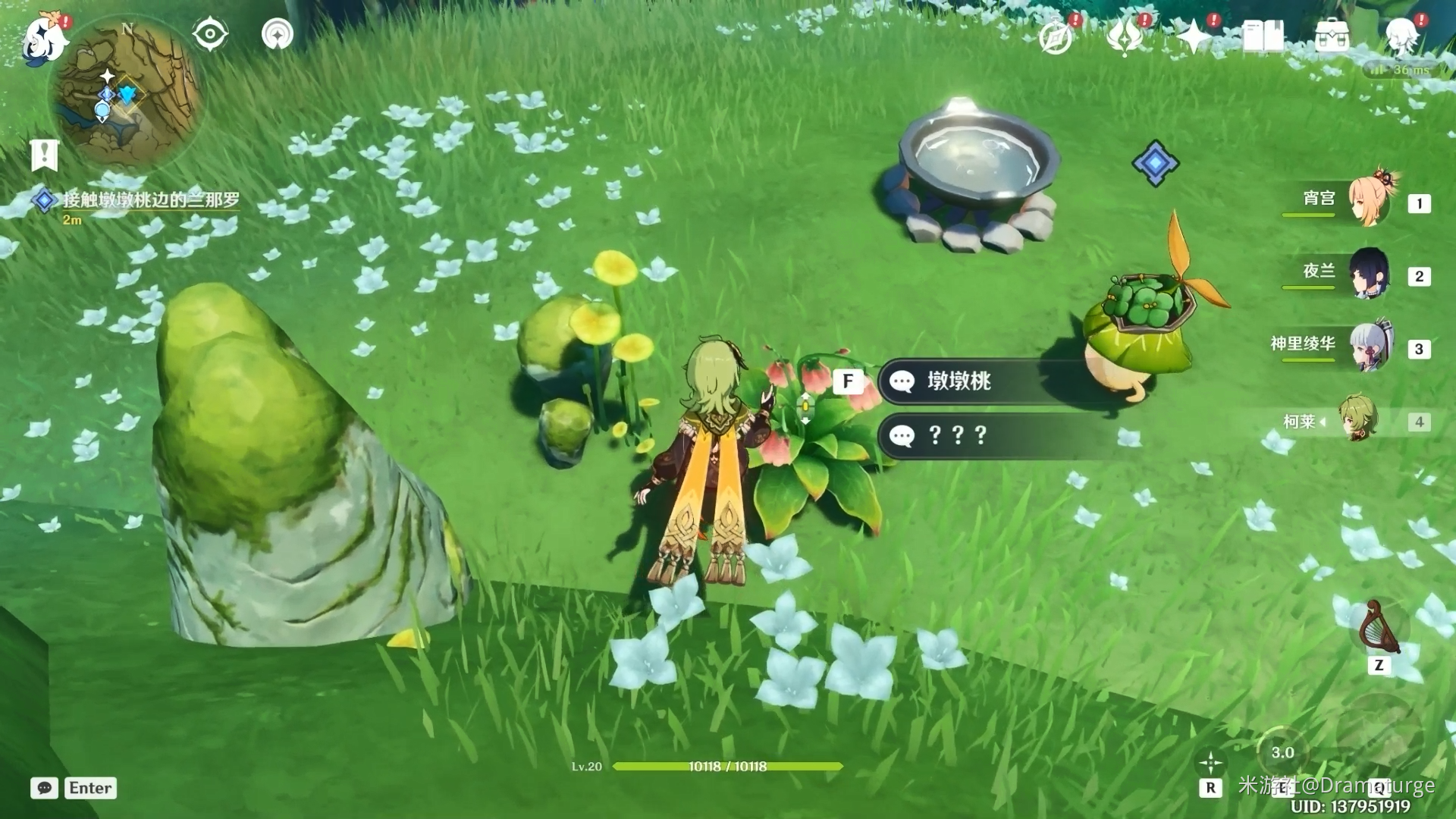
Task: Switch to party member 夜兰
Action: click(1369, 274)
